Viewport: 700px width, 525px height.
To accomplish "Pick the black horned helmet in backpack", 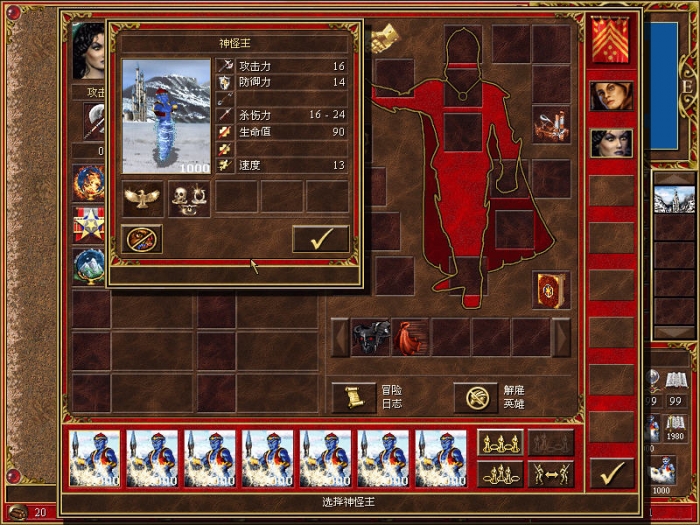I will click(x=370, y=337).
